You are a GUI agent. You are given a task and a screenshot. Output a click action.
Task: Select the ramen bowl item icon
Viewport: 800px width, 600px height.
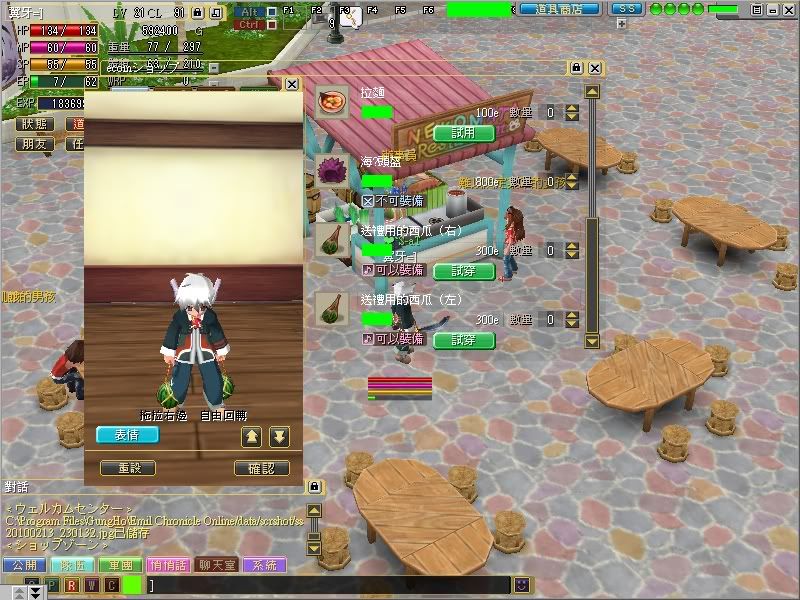click(332, 101)
